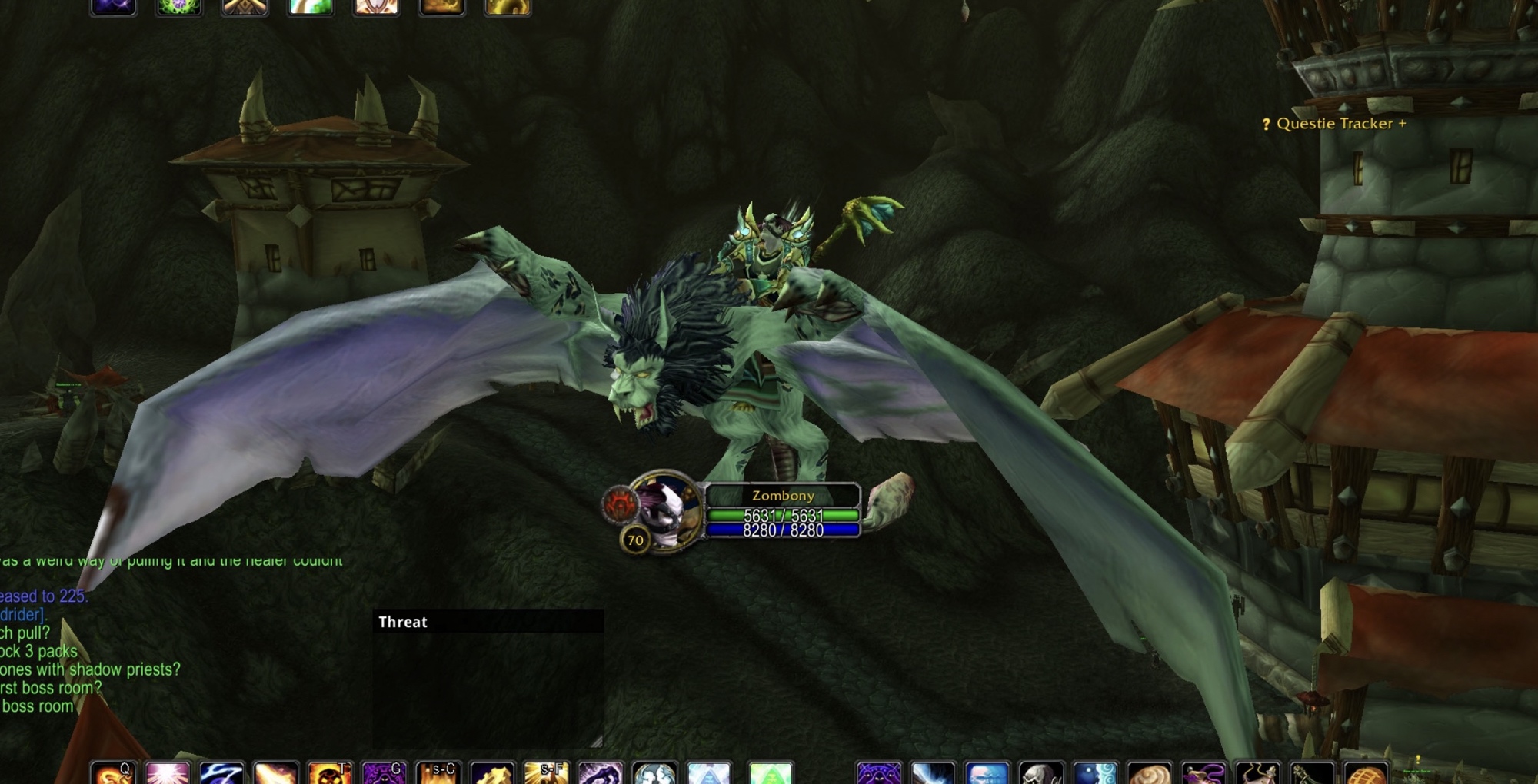Click the purple sparkle buff icon
Image resolution: width=1538 pixels, height=784 pixels.
click(114, 7)
